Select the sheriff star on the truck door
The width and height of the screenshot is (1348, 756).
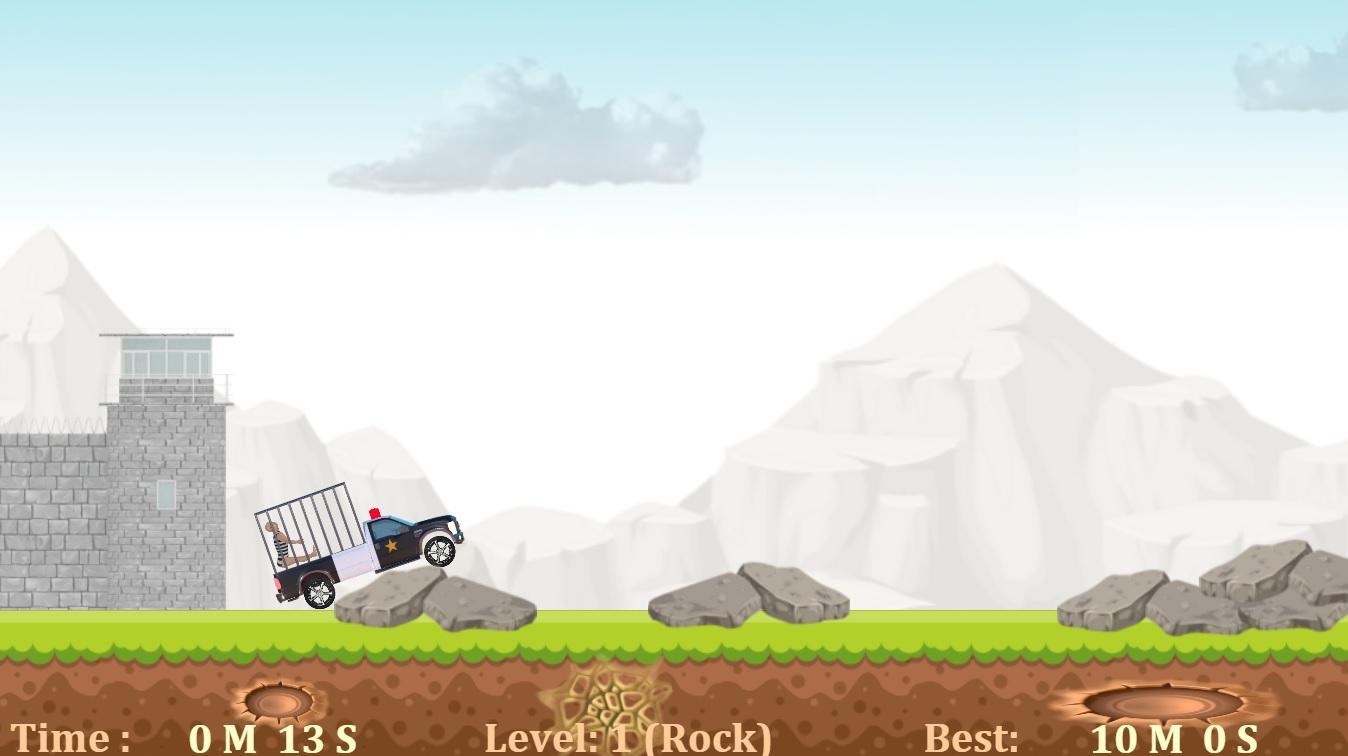391,545
